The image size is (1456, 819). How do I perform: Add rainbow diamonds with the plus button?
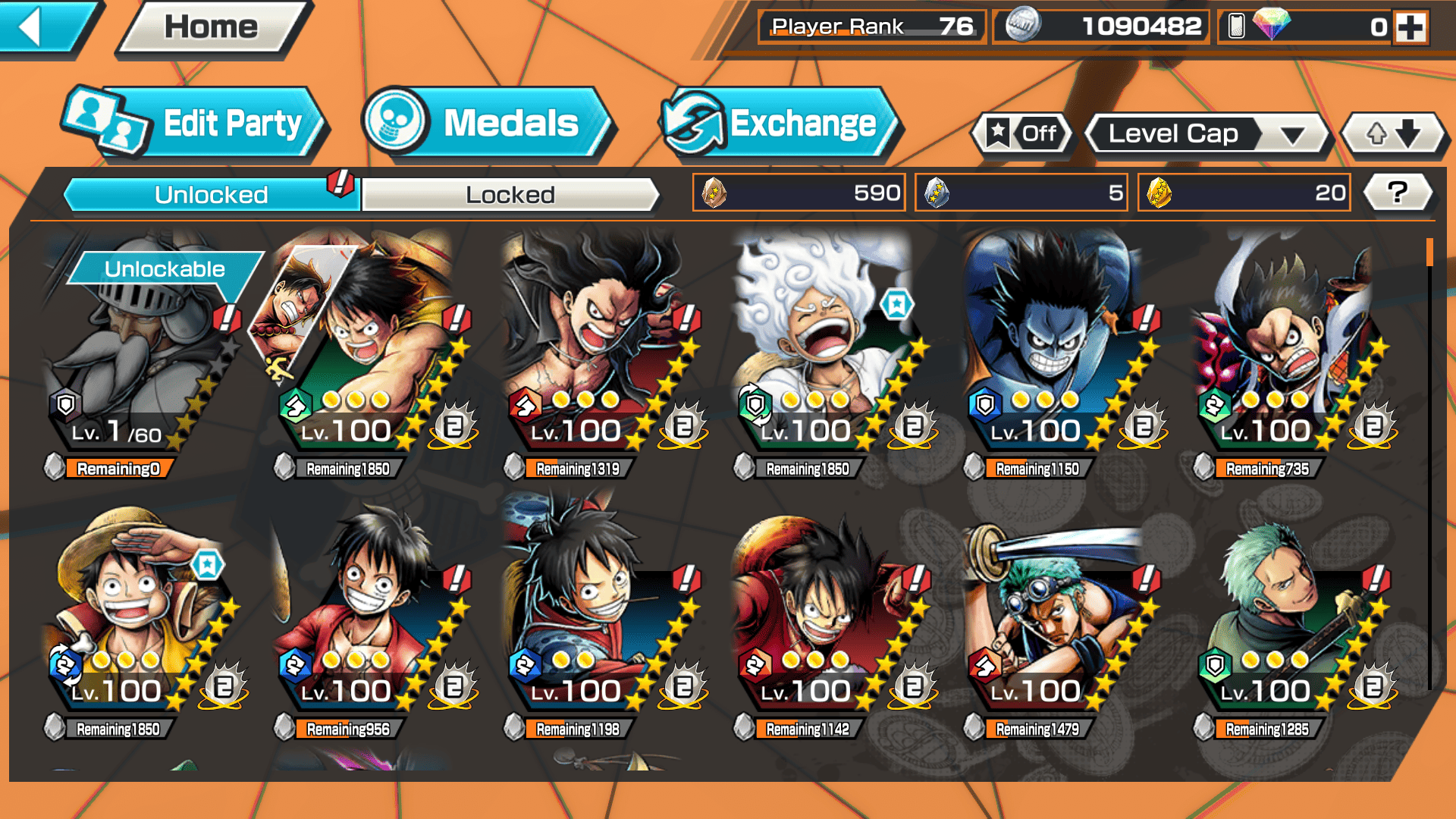coord(1411,28)
